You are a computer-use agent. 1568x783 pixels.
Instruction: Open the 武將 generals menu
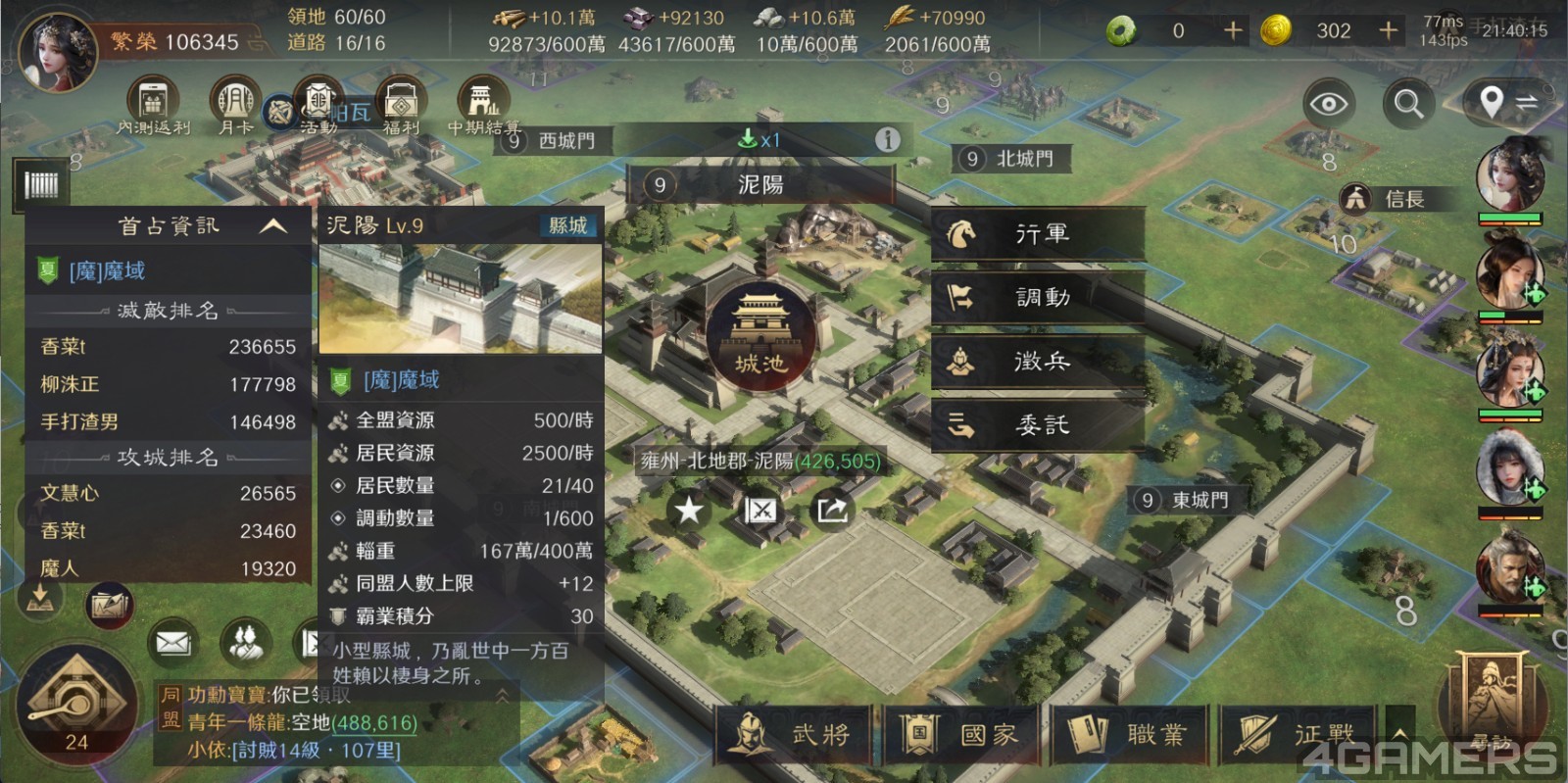point(793,734)
